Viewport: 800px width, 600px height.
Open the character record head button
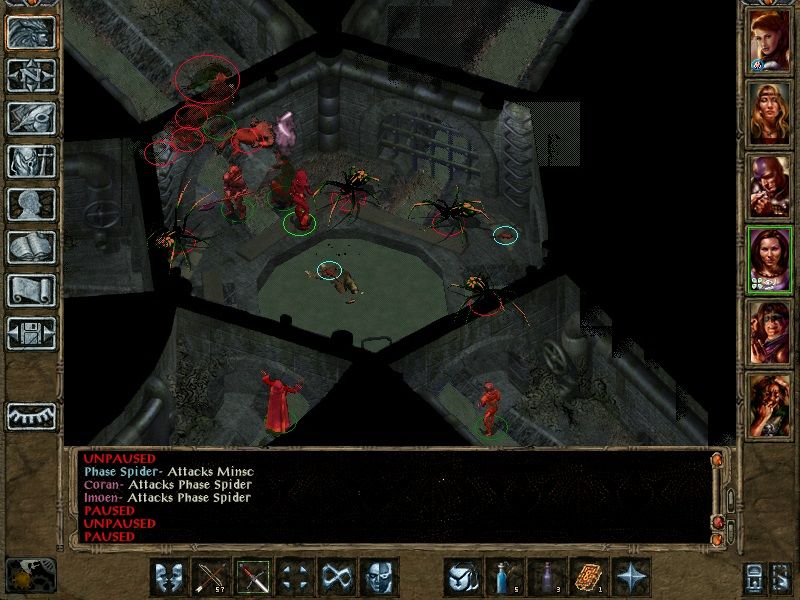29,204
